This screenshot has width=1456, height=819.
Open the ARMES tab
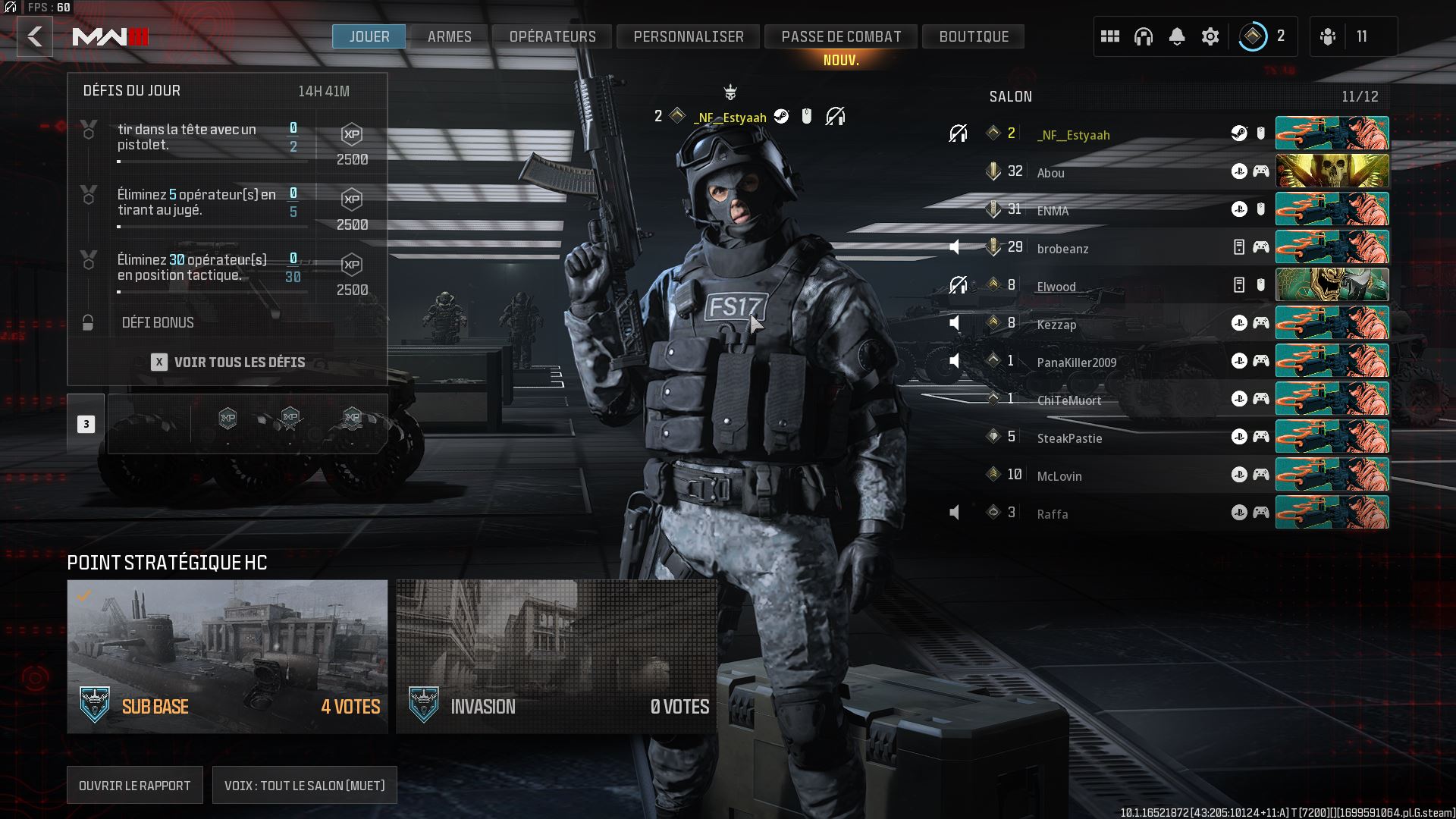tap(449, 36)
